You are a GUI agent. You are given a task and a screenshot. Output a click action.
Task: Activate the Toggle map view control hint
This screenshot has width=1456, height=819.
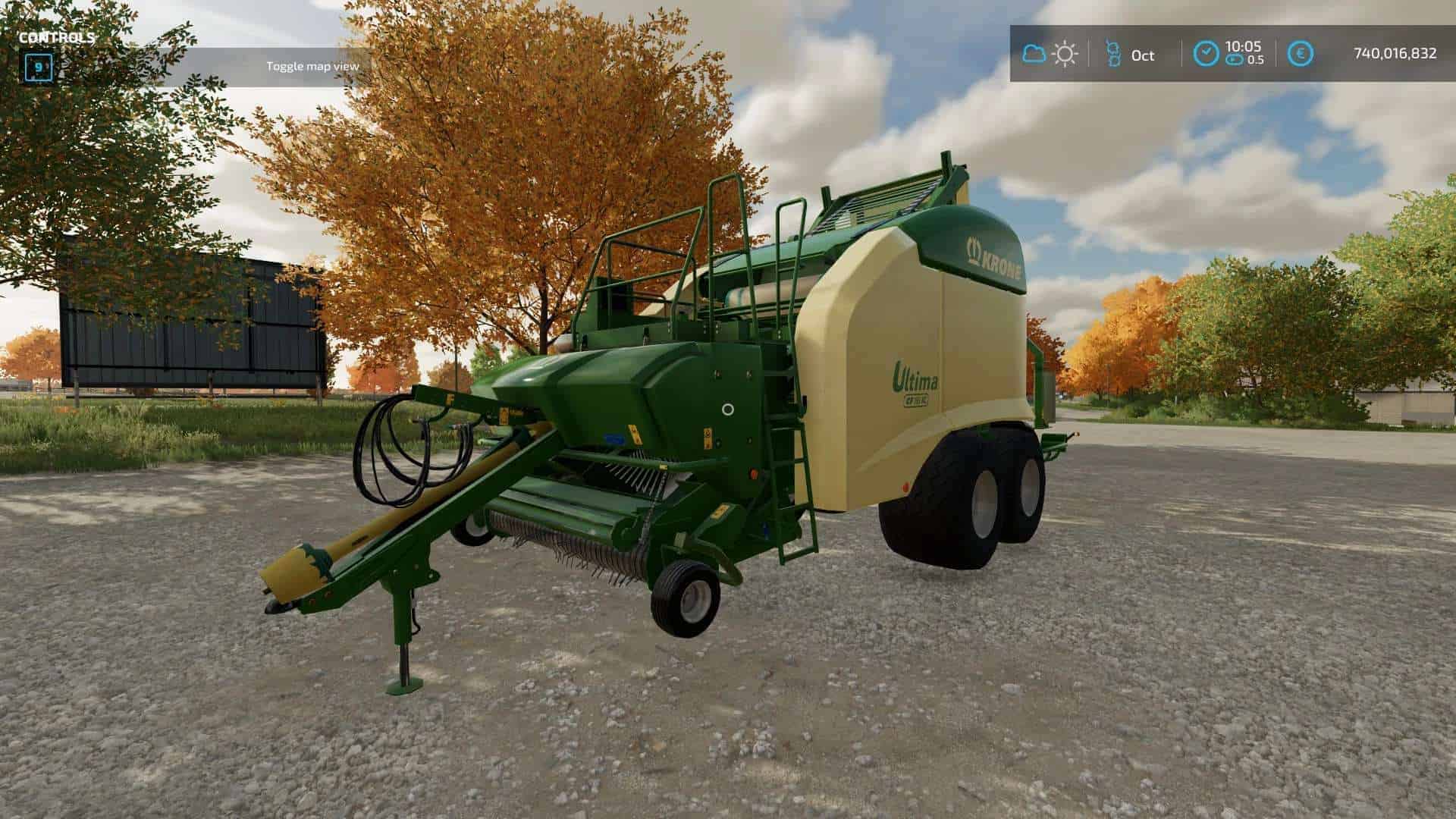(313, 66)
